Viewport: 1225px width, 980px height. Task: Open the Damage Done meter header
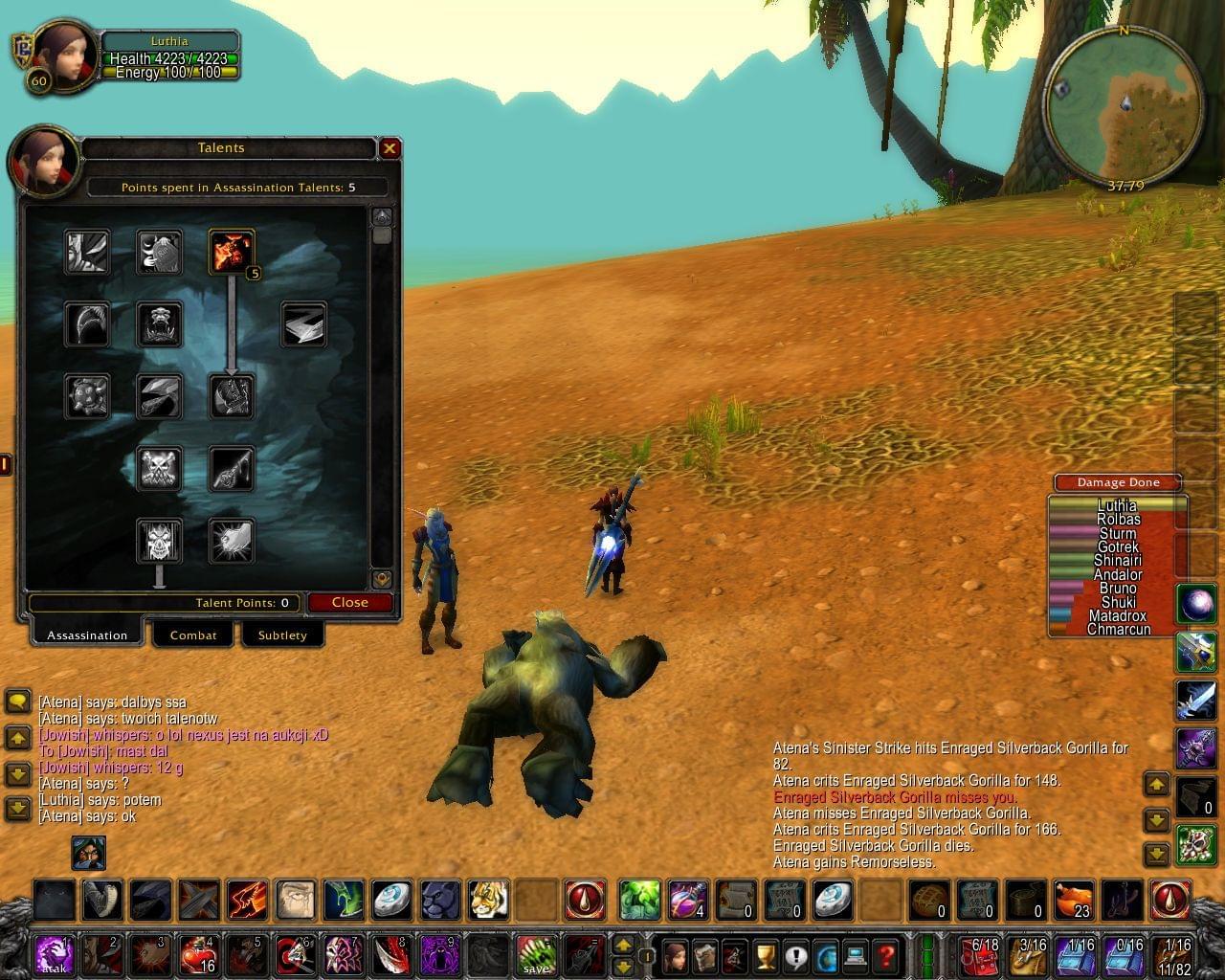(1117, 482)
